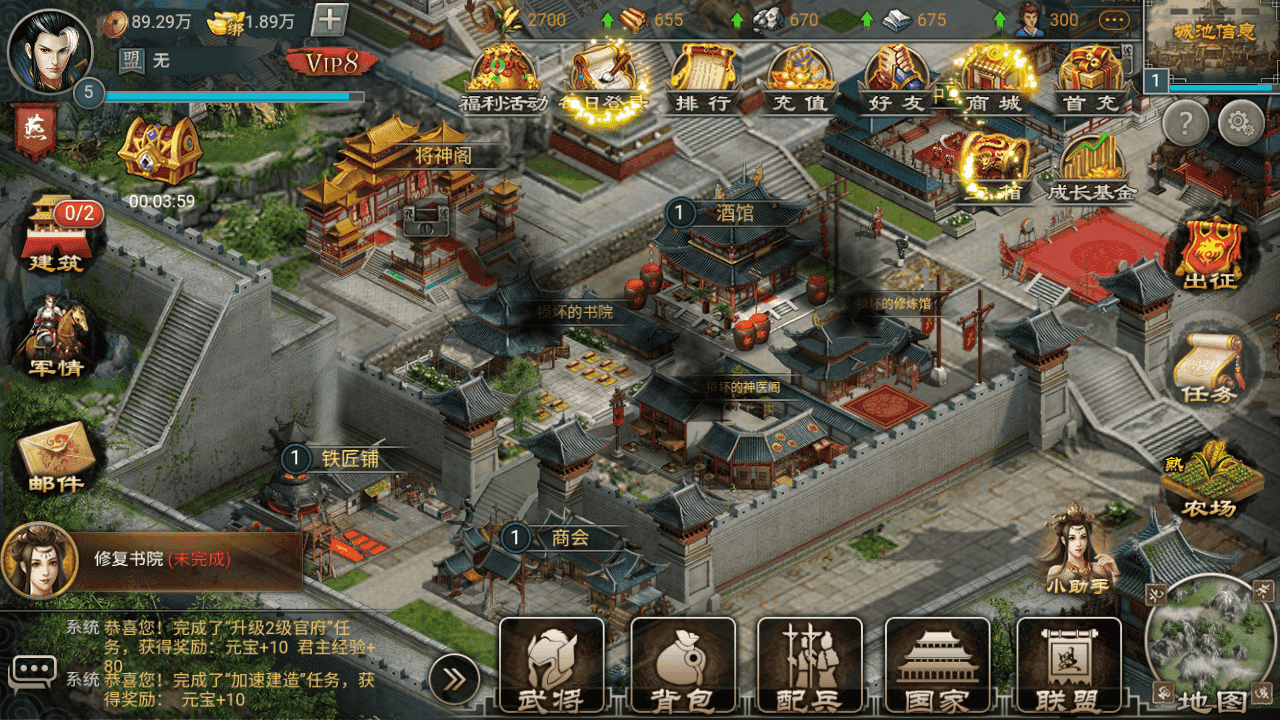Add currency with the plus button

(x=330, y=20)
